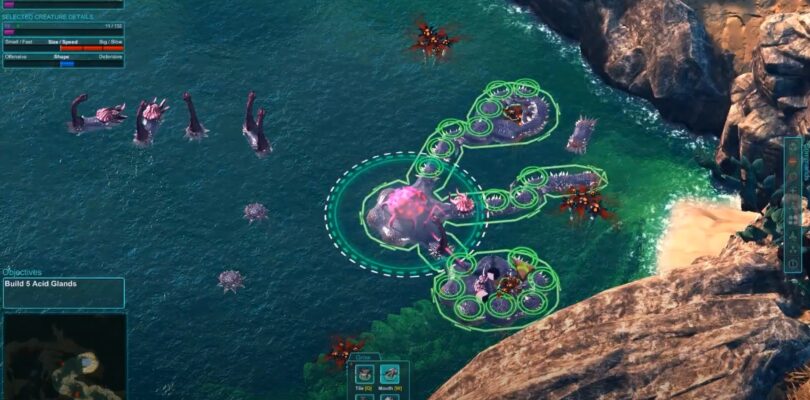Click the minimap in the corner

64,356
